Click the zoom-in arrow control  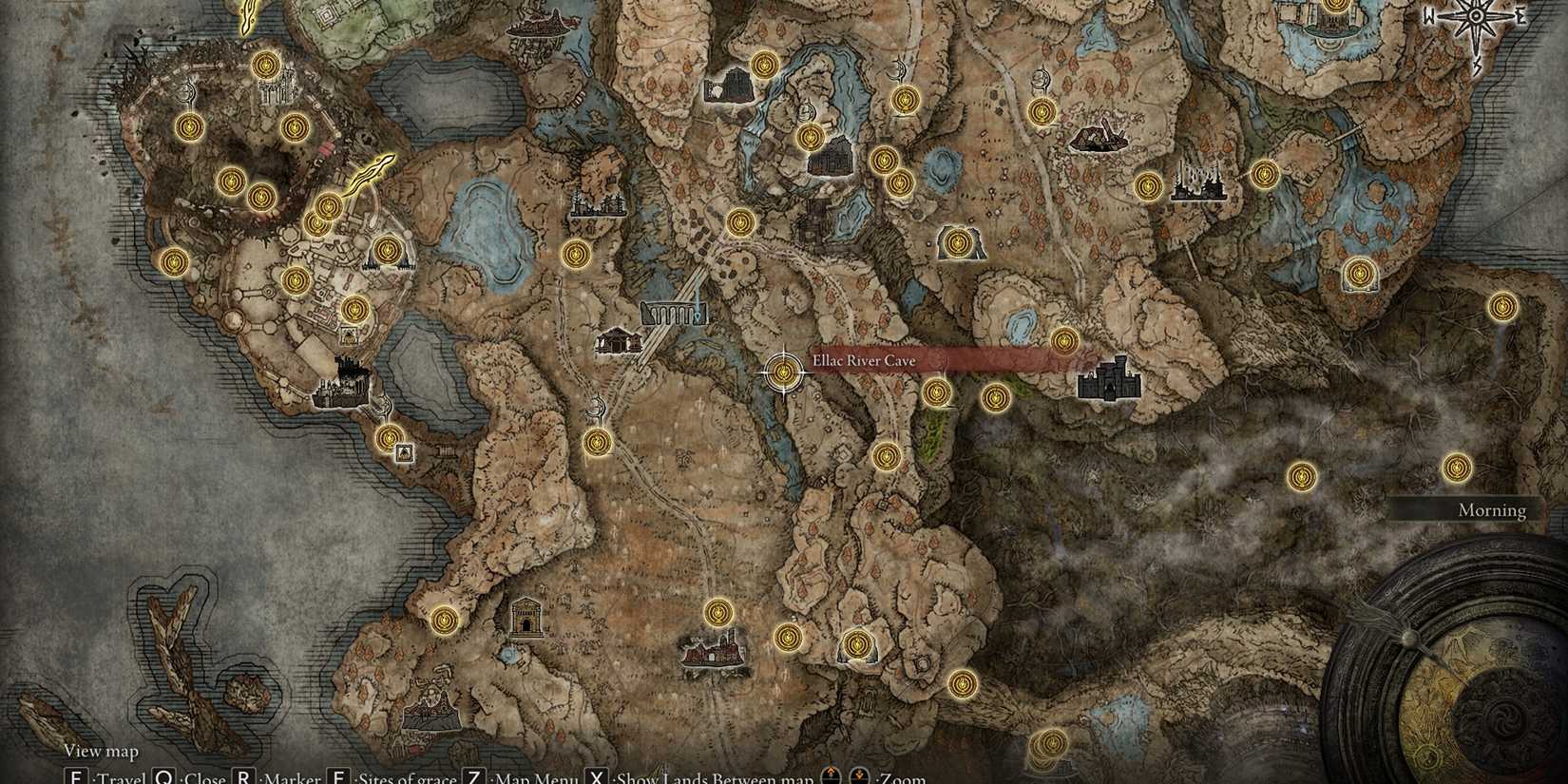[830, 774]
